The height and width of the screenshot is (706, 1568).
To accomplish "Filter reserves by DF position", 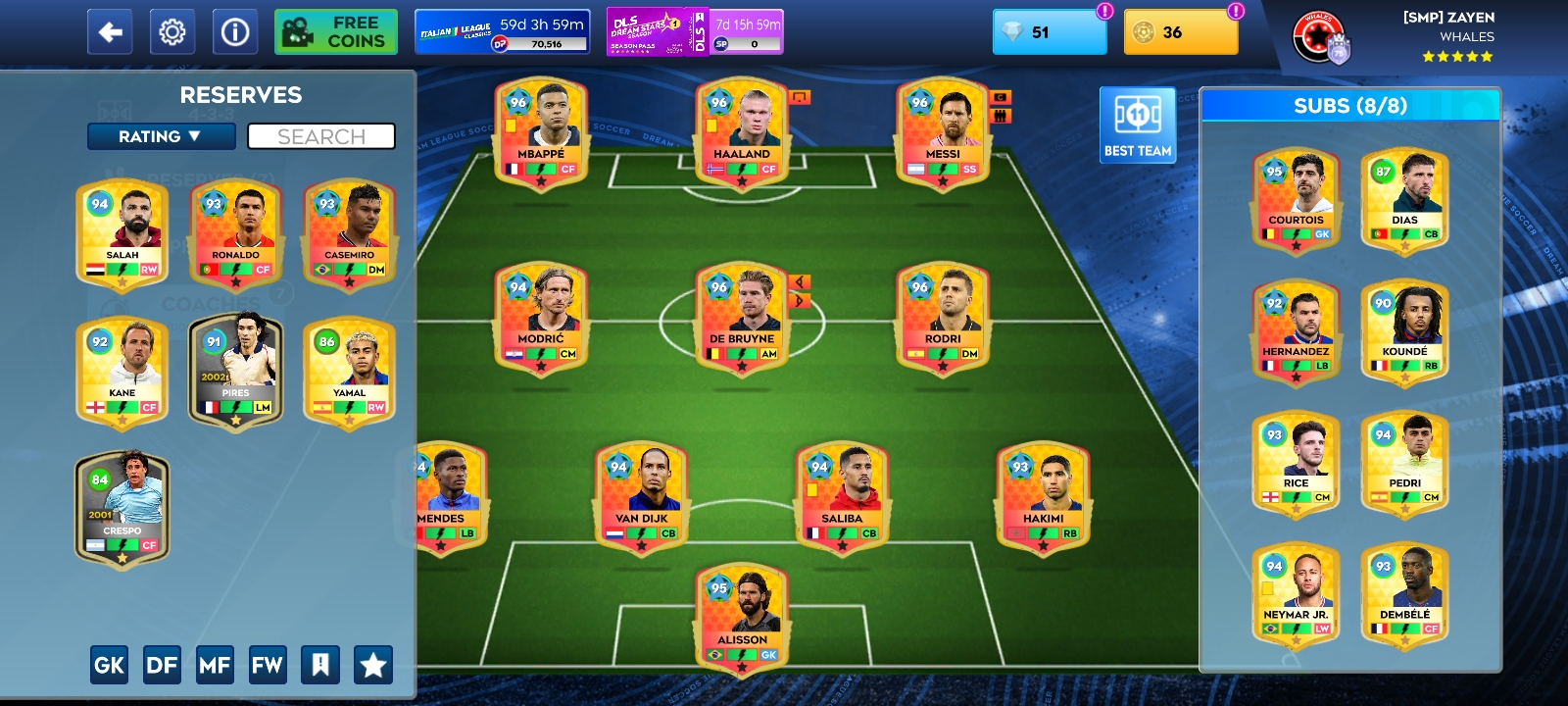I will tap(163, 664).
